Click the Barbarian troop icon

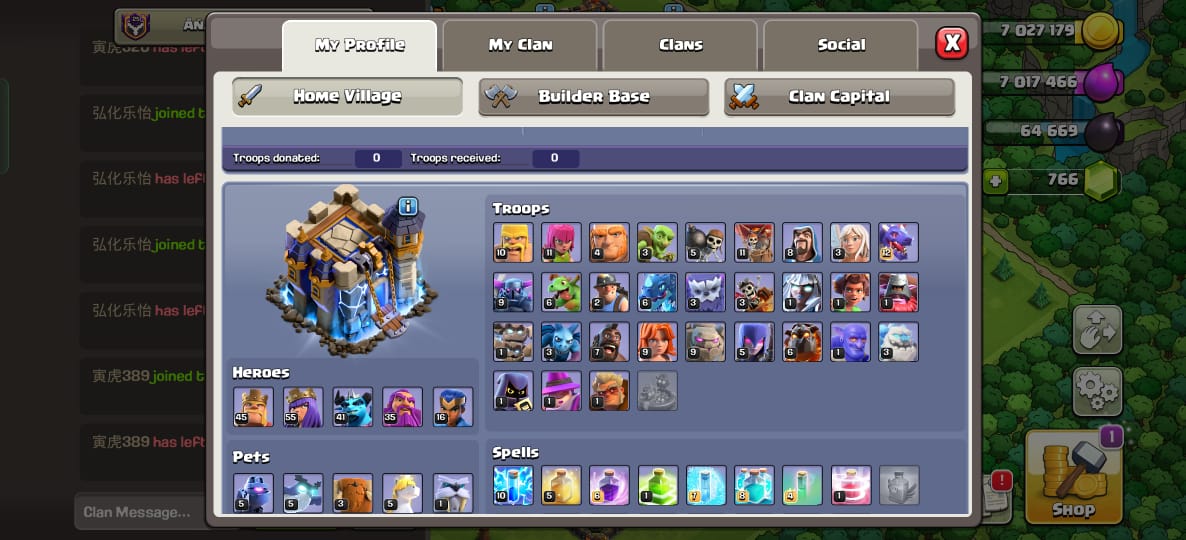pyautogui.click(x=513, y=242)
